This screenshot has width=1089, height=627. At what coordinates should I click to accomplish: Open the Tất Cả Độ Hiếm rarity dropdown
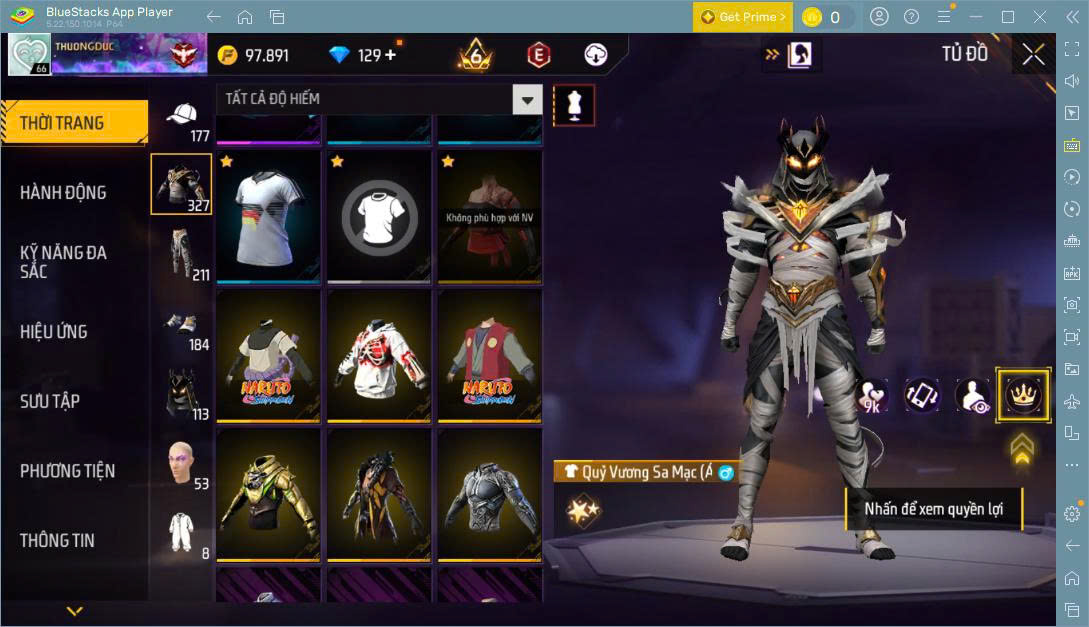coord(527,99)
